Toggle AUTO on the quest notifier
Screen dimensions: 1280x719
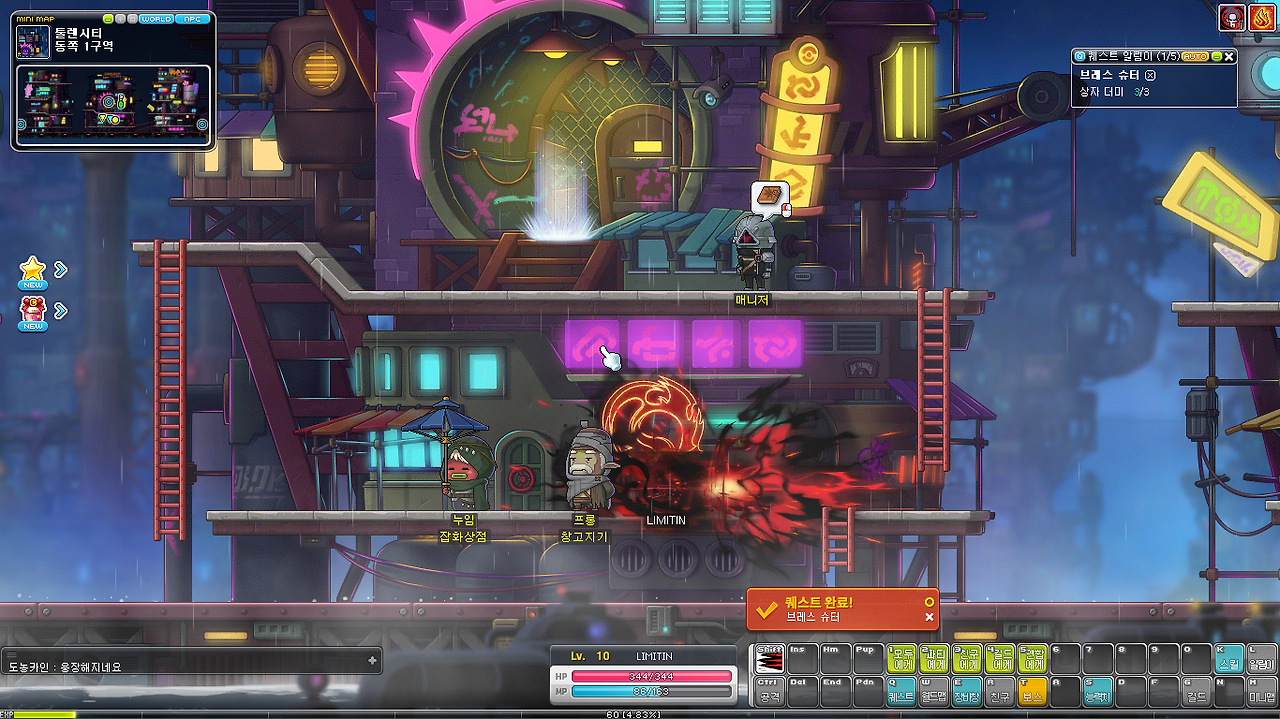1195,57
